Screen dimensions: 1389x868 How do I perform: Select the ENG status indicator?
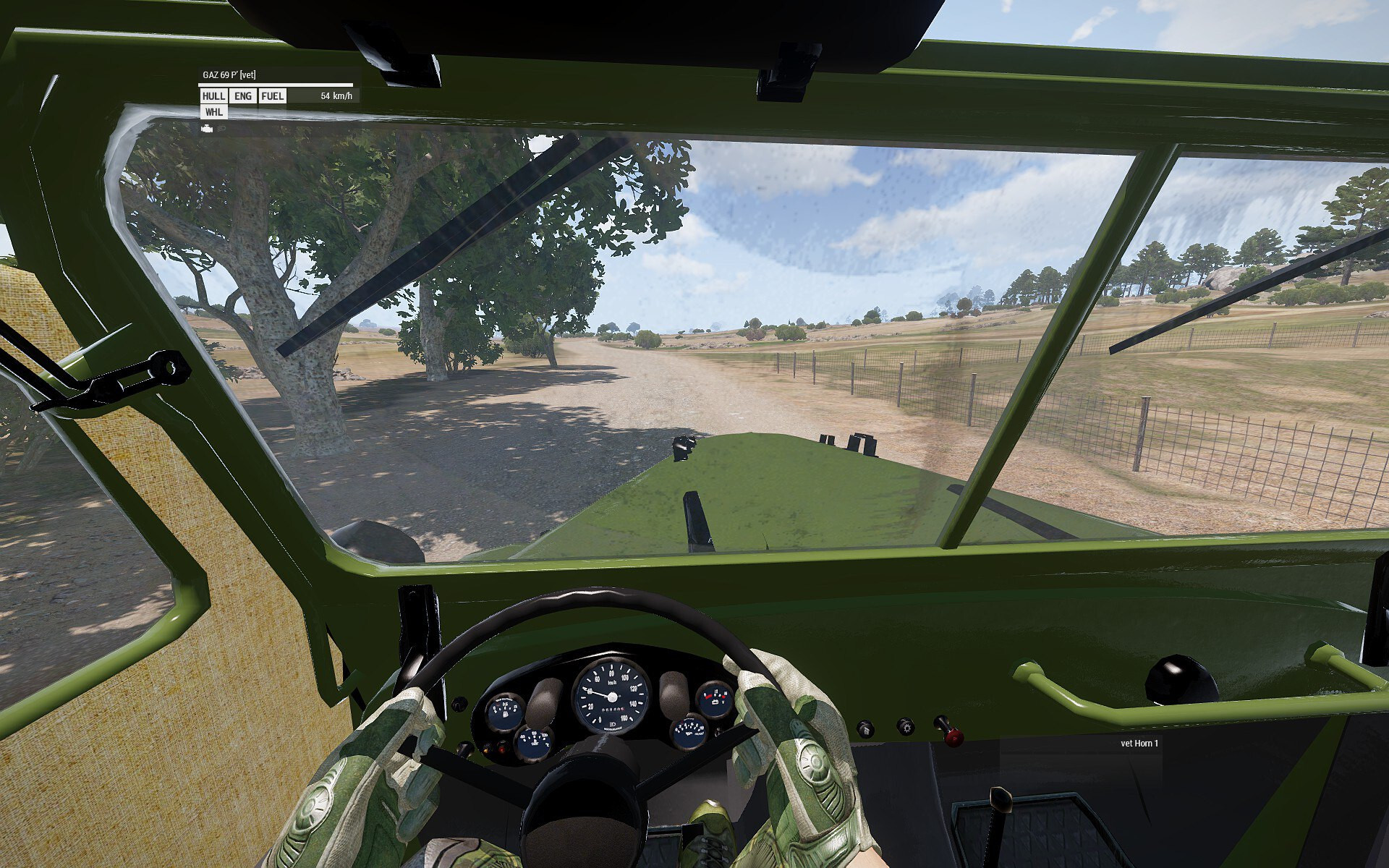click(x=243, y=96)
